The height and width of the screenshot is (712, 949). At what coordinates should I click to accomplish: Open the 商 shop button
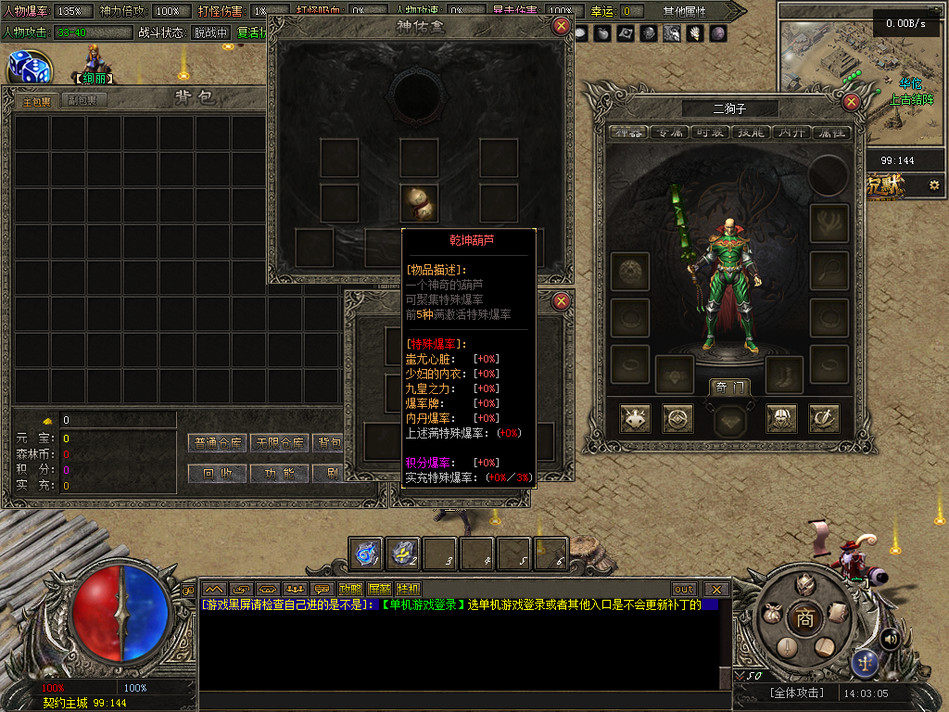805,618
